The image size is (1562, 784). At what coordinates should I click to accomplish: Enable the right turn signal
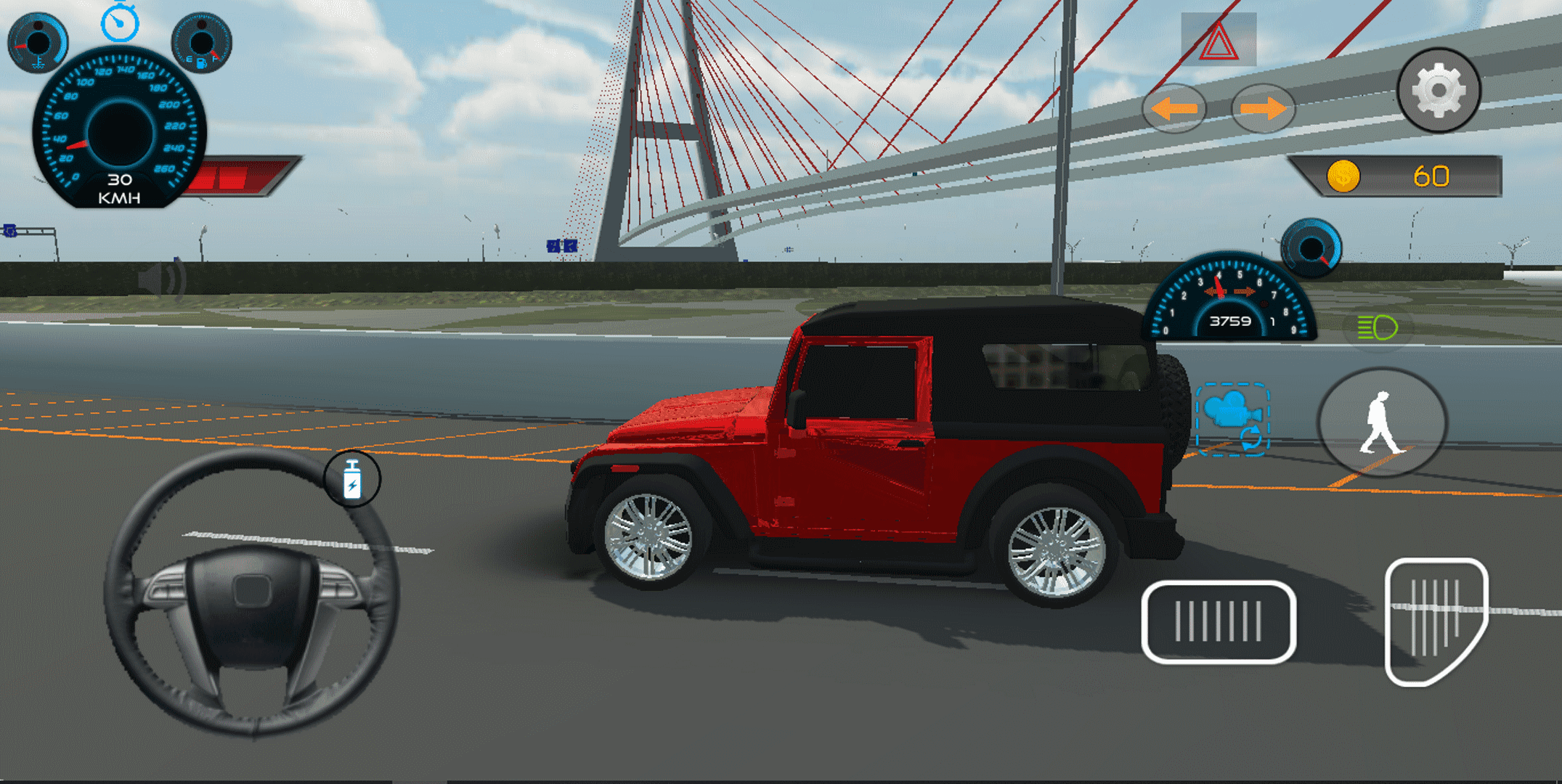[x=1264, y=107]
